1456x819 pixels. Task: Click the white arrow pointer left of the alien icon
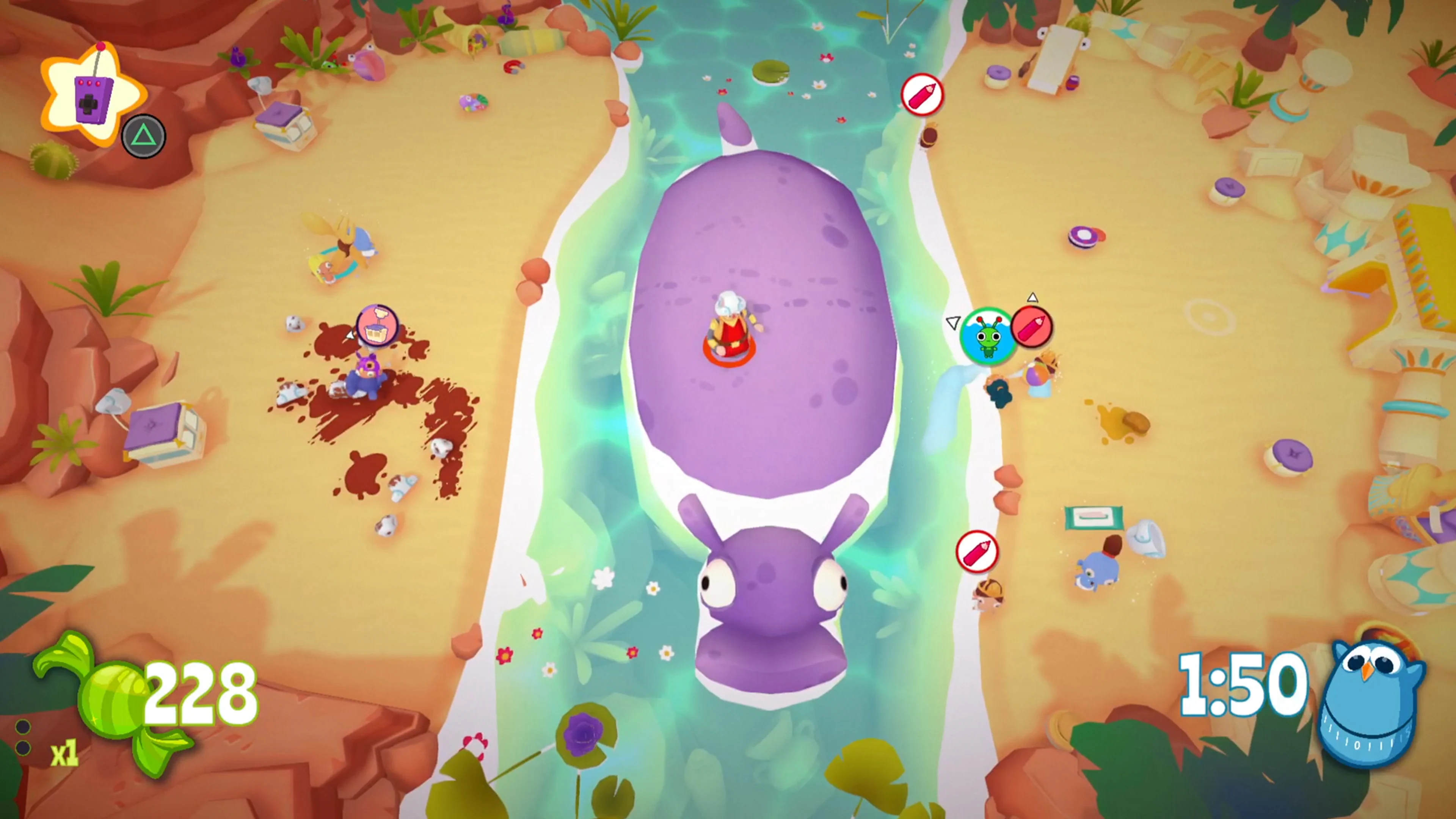click(953, 322)
